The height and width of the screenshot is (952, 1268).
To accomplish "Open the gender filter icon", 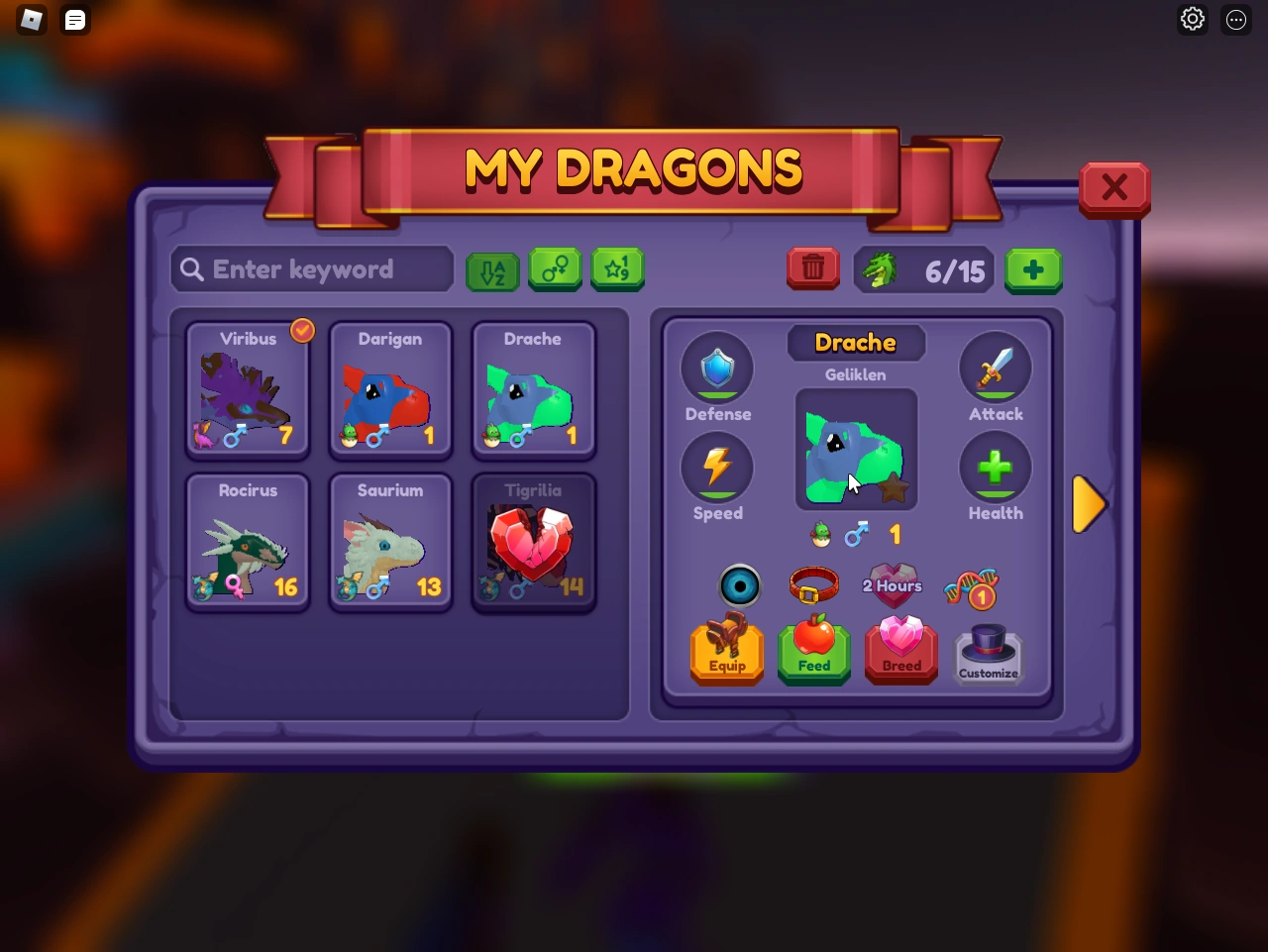I will [555, 269].
